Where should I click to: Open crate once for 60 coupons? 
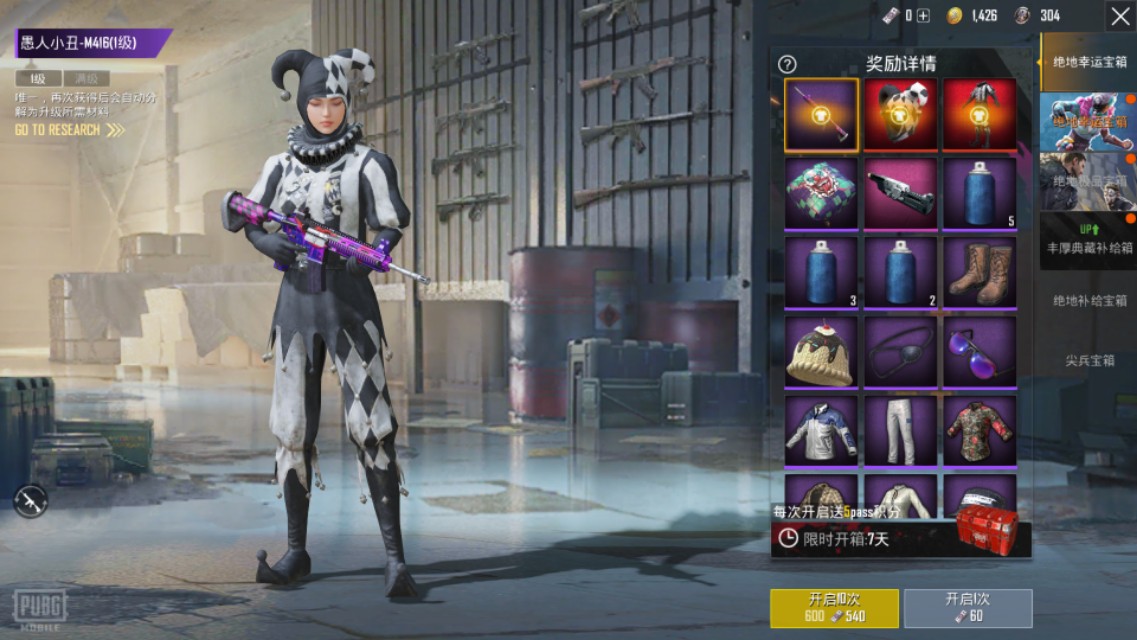(967, 608)
